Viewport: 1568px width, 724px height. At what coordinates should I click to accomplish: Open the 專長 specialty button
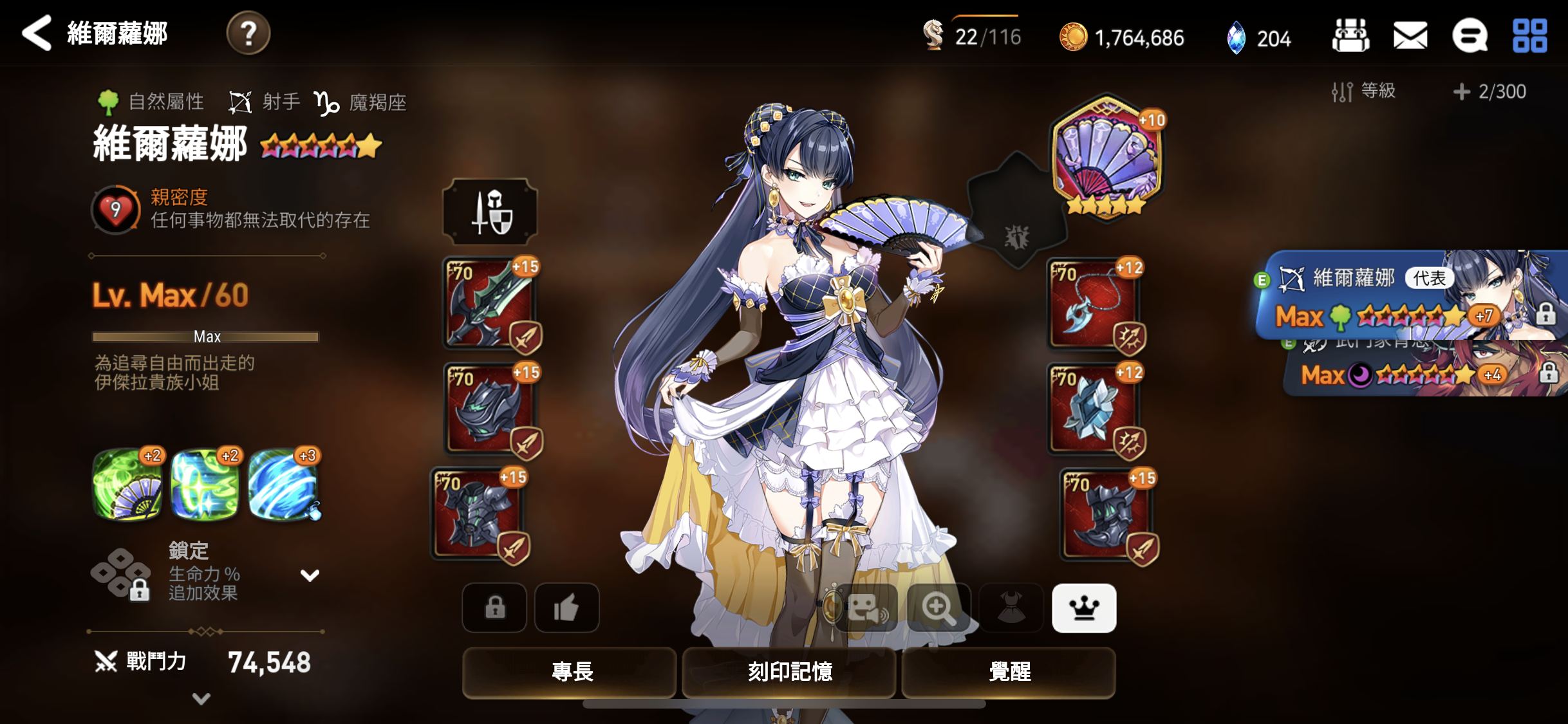click(570, 672)
